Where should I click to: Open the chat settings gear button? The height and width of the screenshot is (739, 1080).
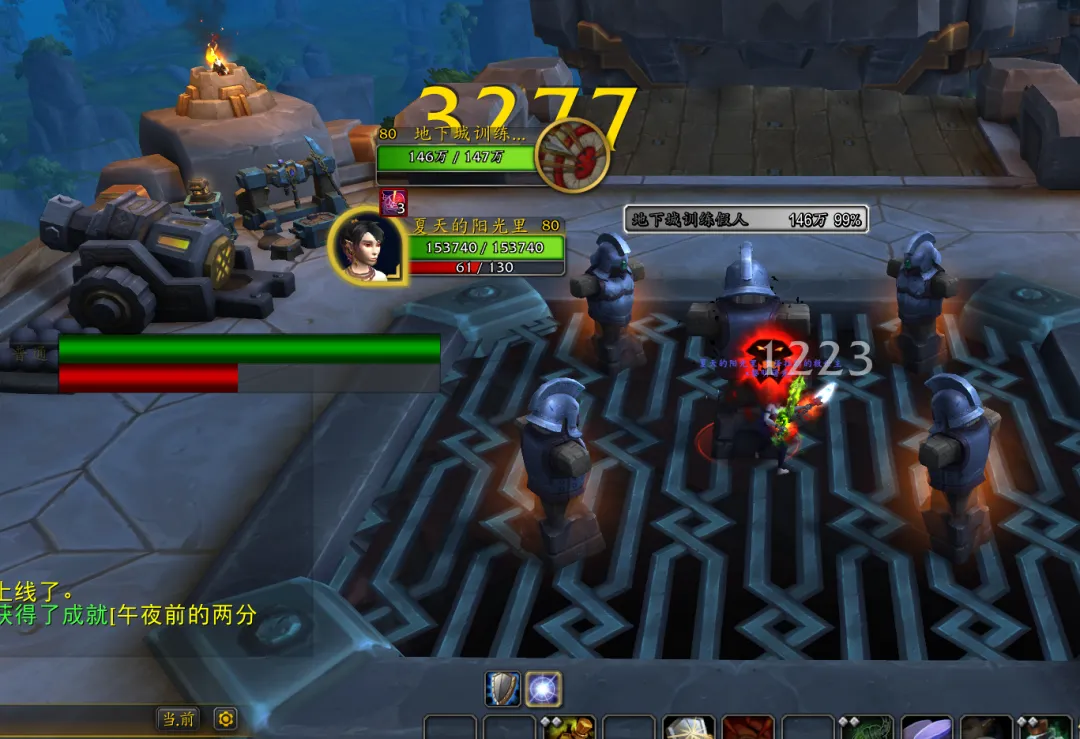tap(225, 718)
